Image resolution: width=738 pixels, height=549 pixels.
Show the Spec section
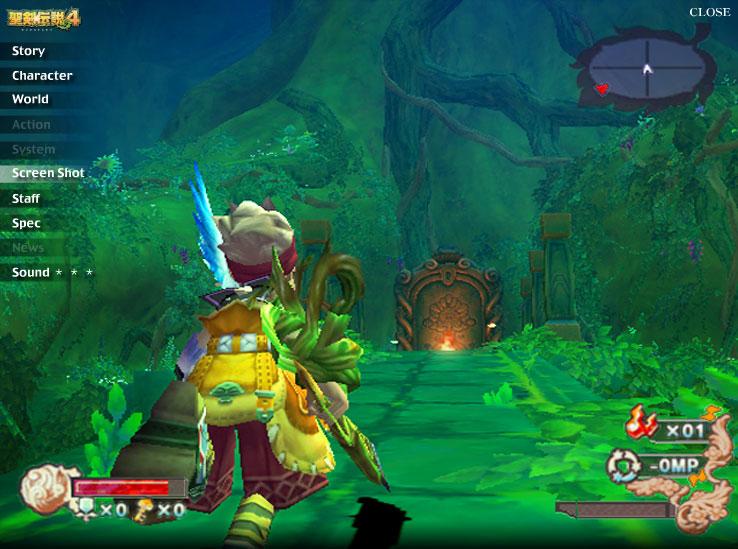[26, 224]
